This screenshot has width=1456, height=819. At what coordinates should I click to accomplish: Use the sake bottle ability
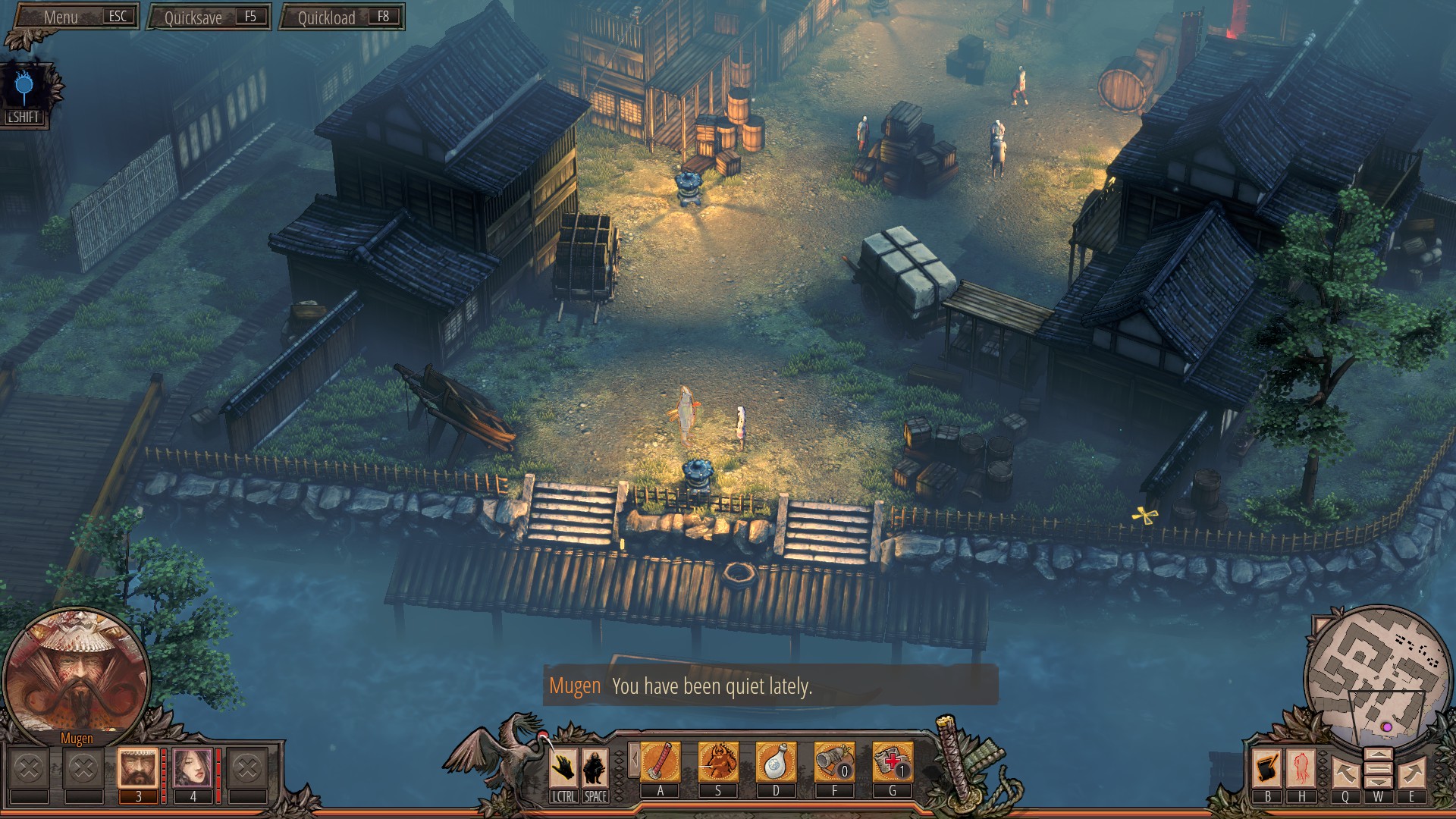776,762
